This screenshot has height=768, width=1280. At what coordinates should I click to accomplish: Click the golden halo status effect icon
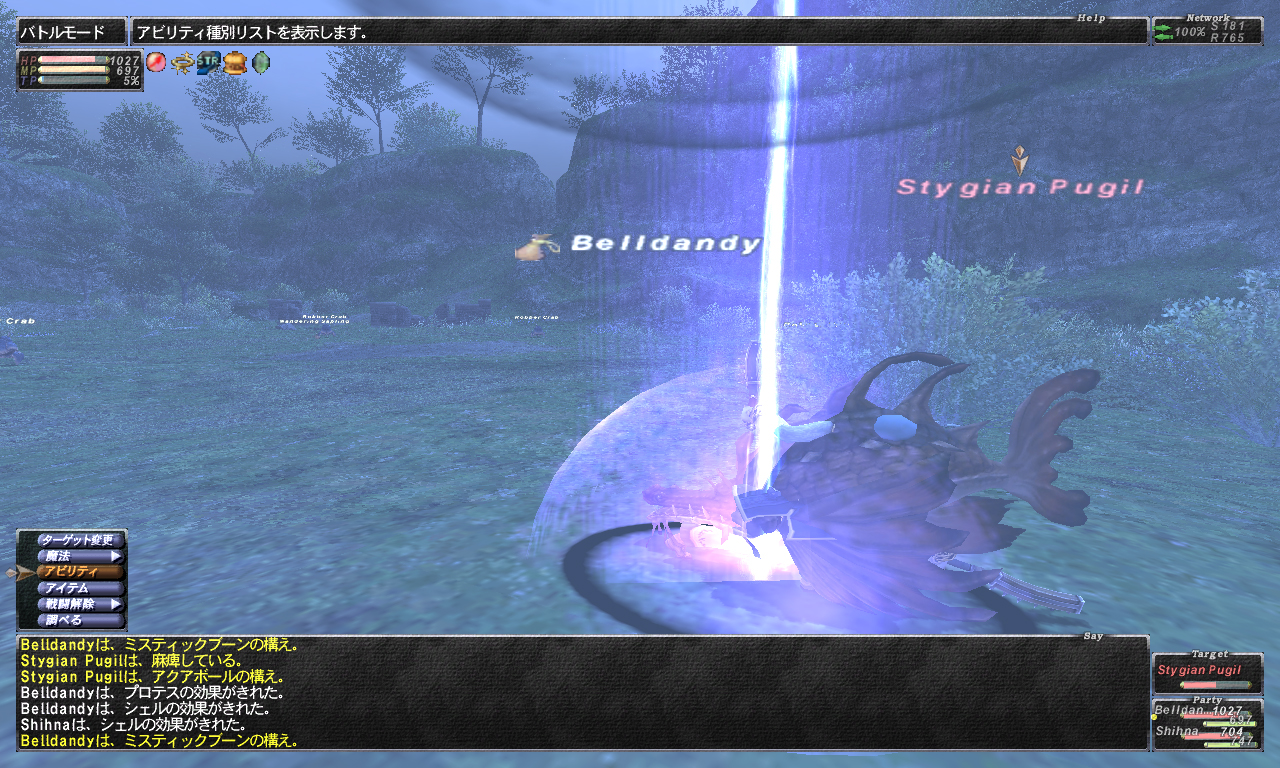(182, 62)
